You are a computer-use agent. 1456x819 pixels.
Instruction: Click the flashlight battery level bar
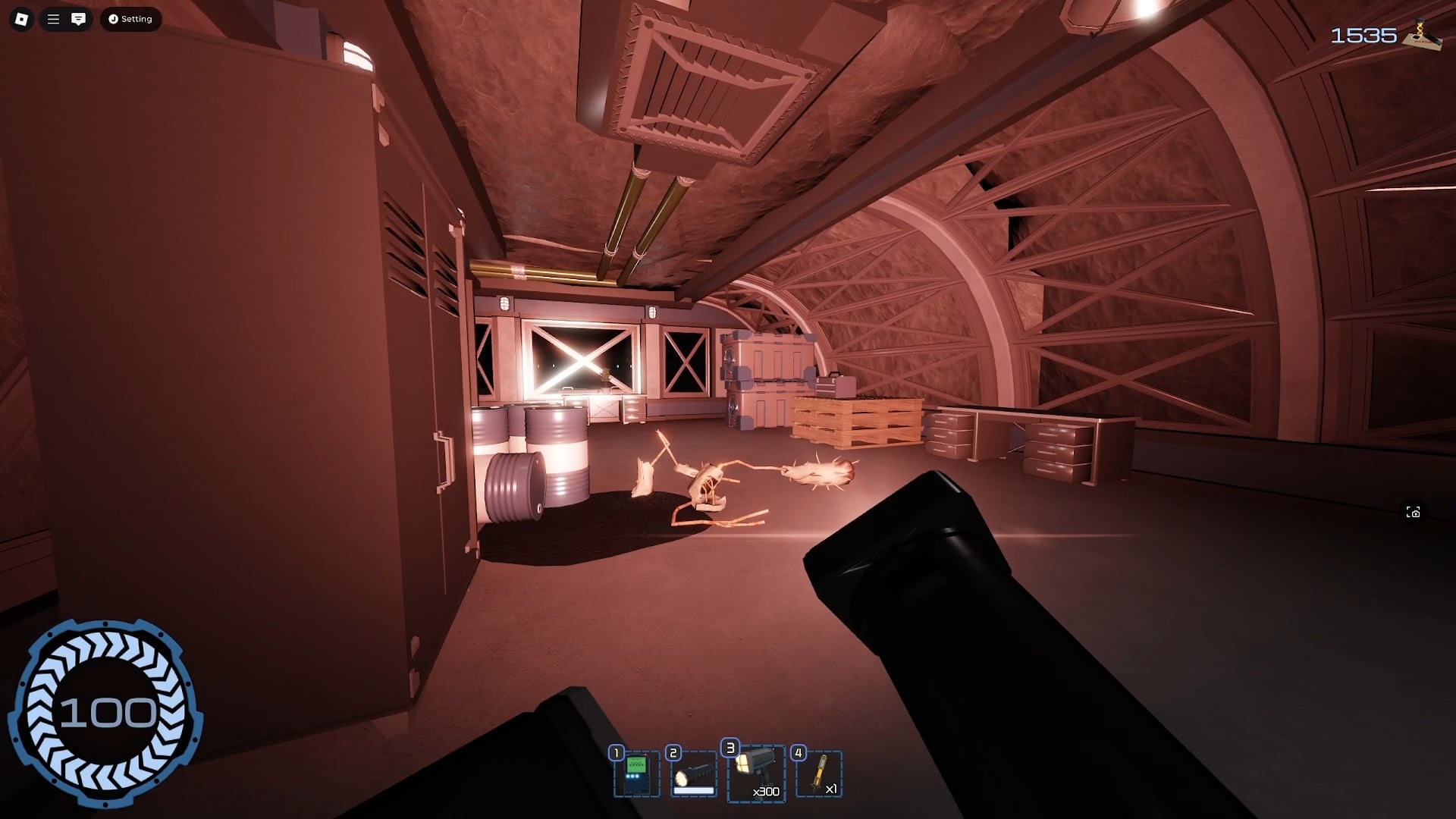tap(694, 790)
